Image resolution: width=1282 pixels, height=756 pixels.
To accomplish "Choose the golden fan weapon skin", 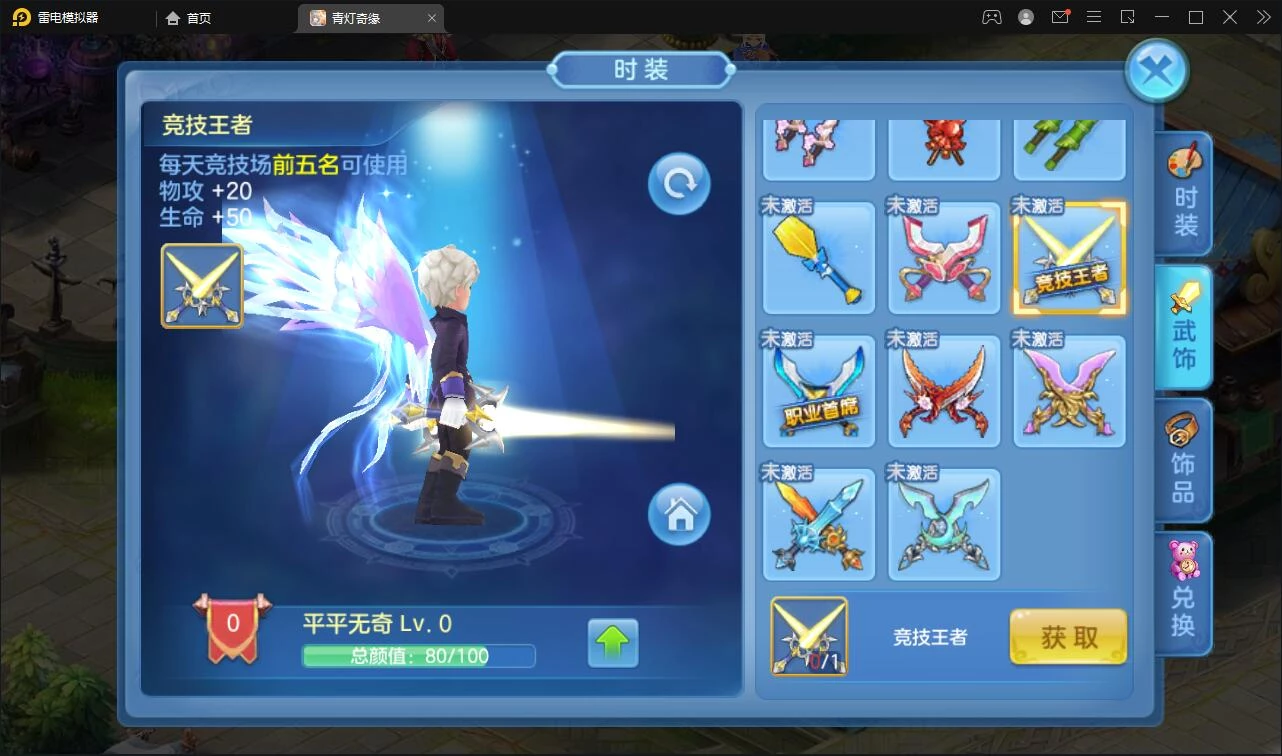I will 819,258.
